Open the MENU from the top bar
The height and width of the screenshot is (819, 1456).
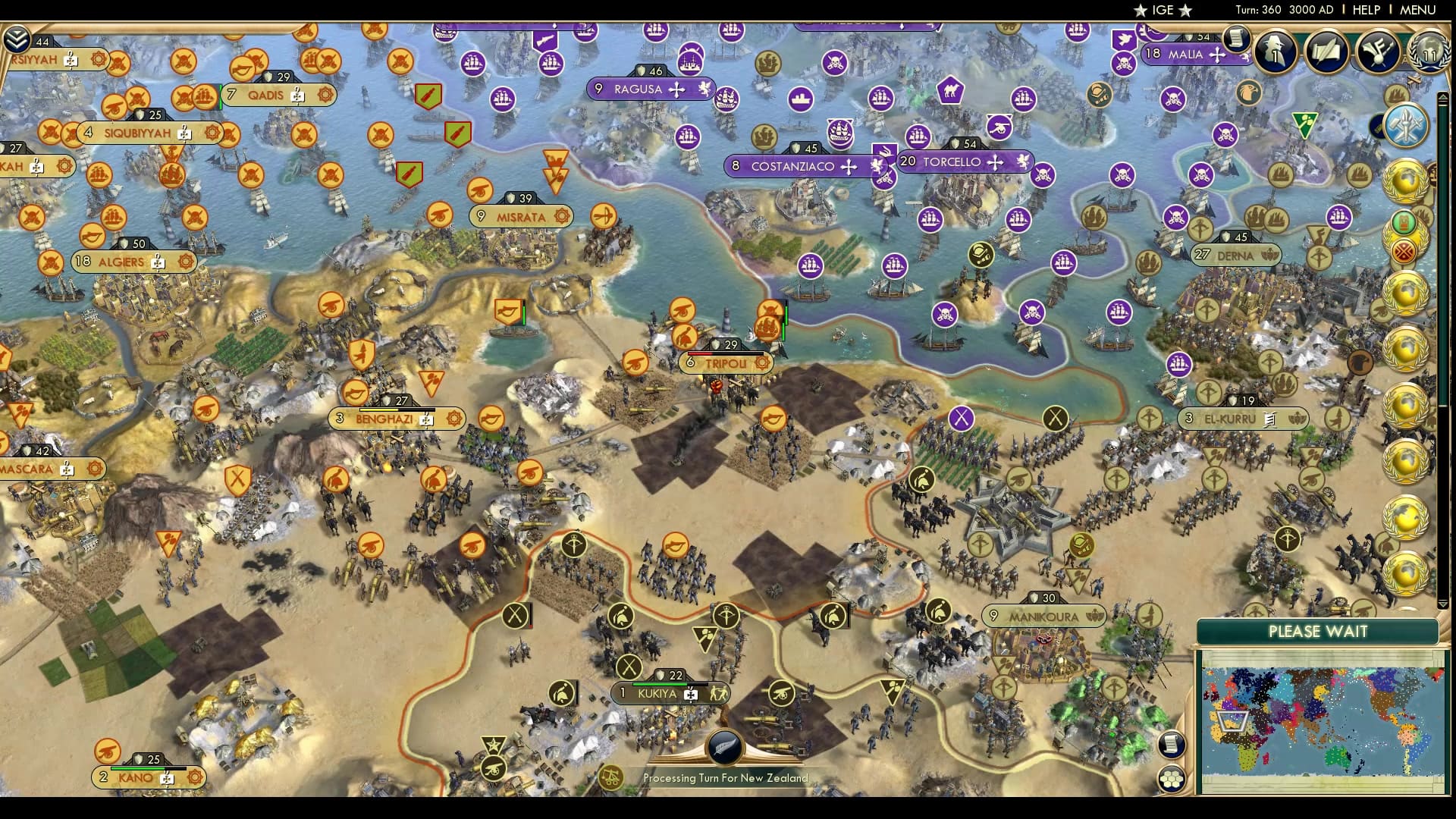1420,11
